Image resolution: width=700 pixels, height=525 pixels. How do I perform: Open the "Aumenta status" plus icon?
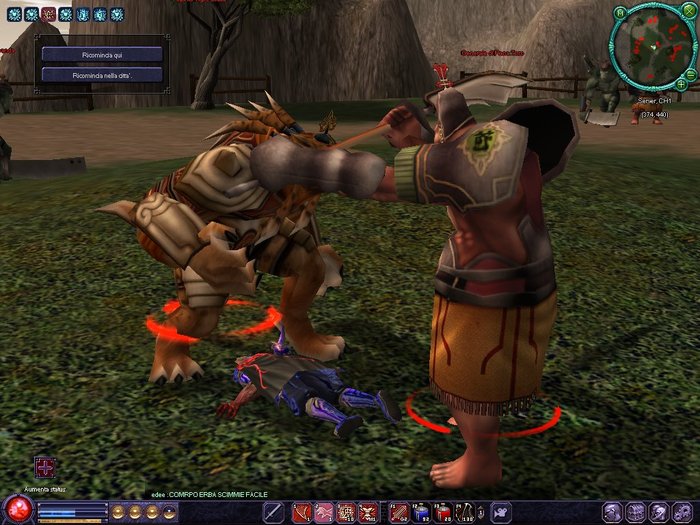click(44, 467)
